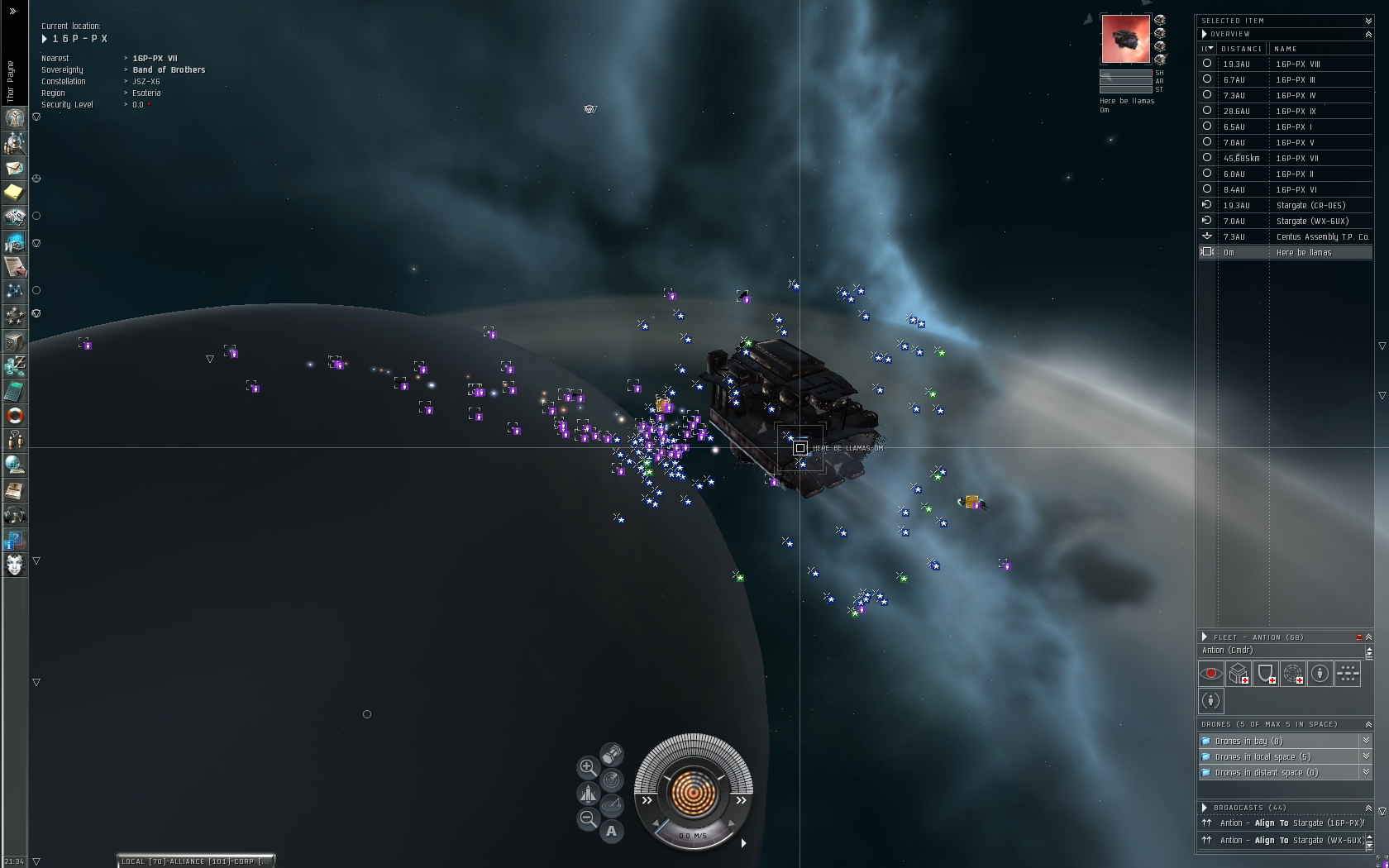Image resolution: width=1389 pixels, height=868 pixels.
Task: Click the red eye fleet broadcast button
Action: tap(1210, 674)
